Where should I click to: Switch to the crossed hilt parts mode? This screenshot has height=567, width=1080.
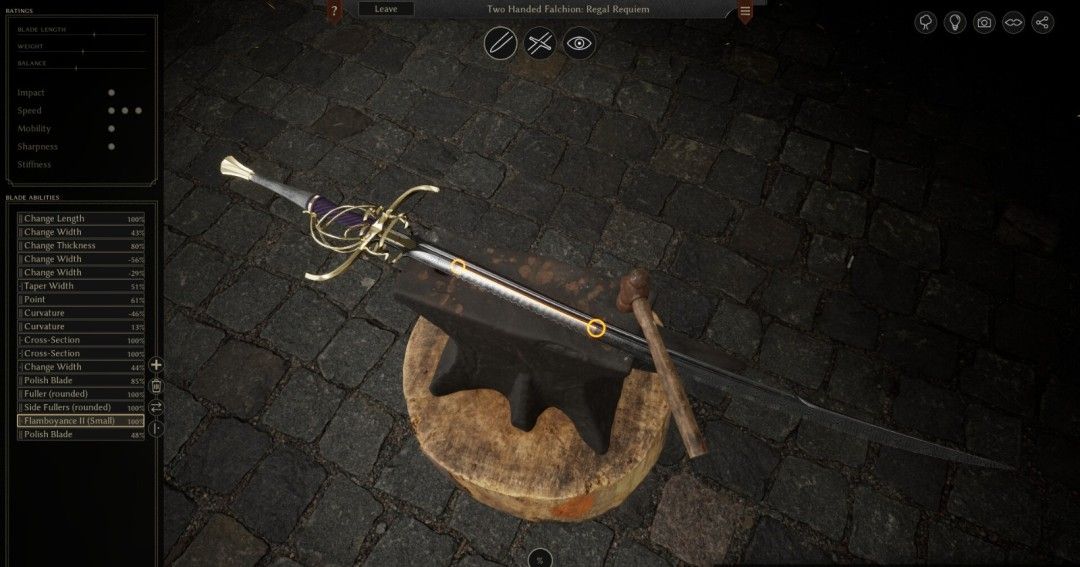[x=540, y=43]
